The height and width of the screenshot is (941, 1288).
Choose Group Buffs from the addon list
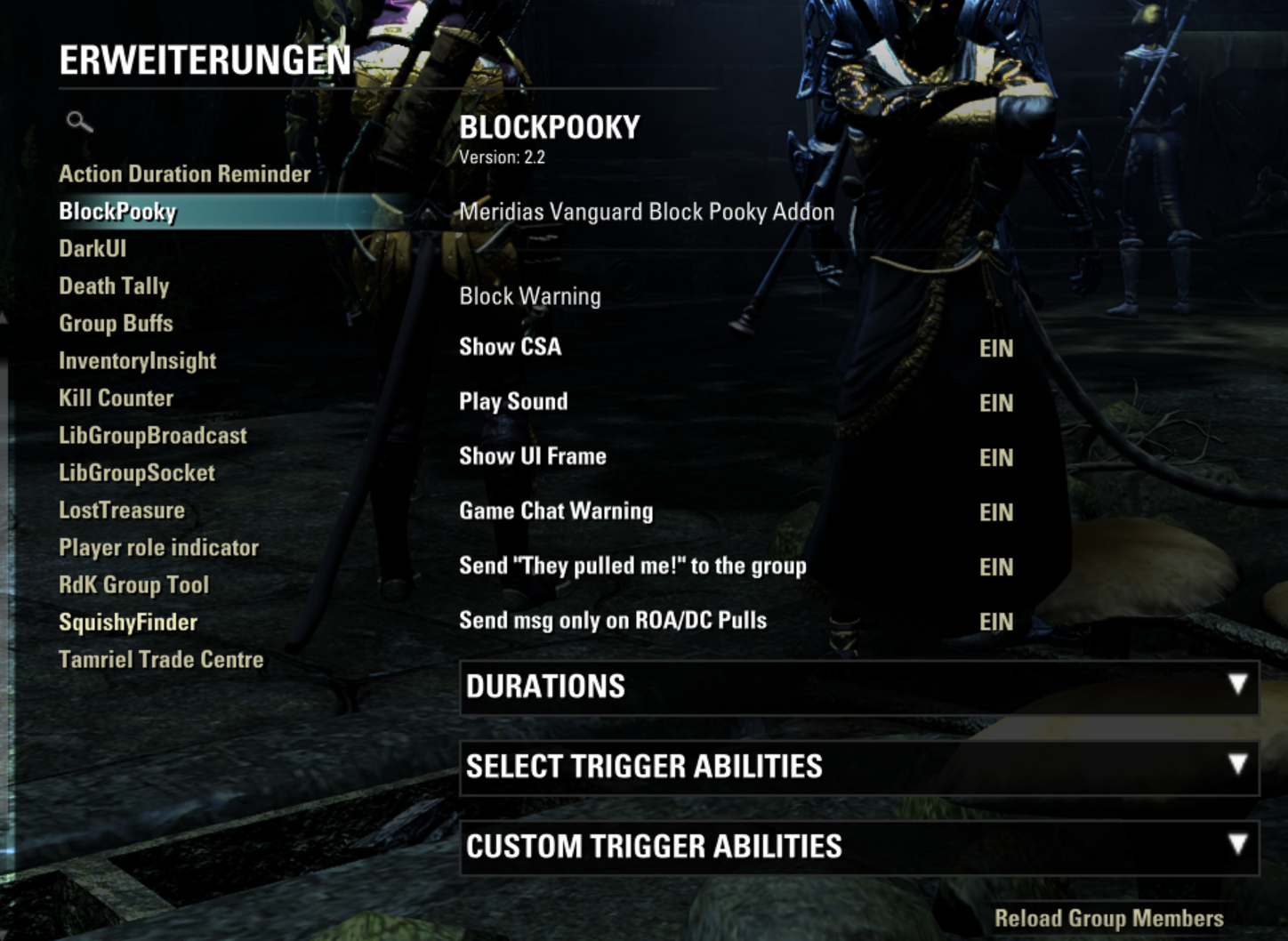tap(116, 324)
